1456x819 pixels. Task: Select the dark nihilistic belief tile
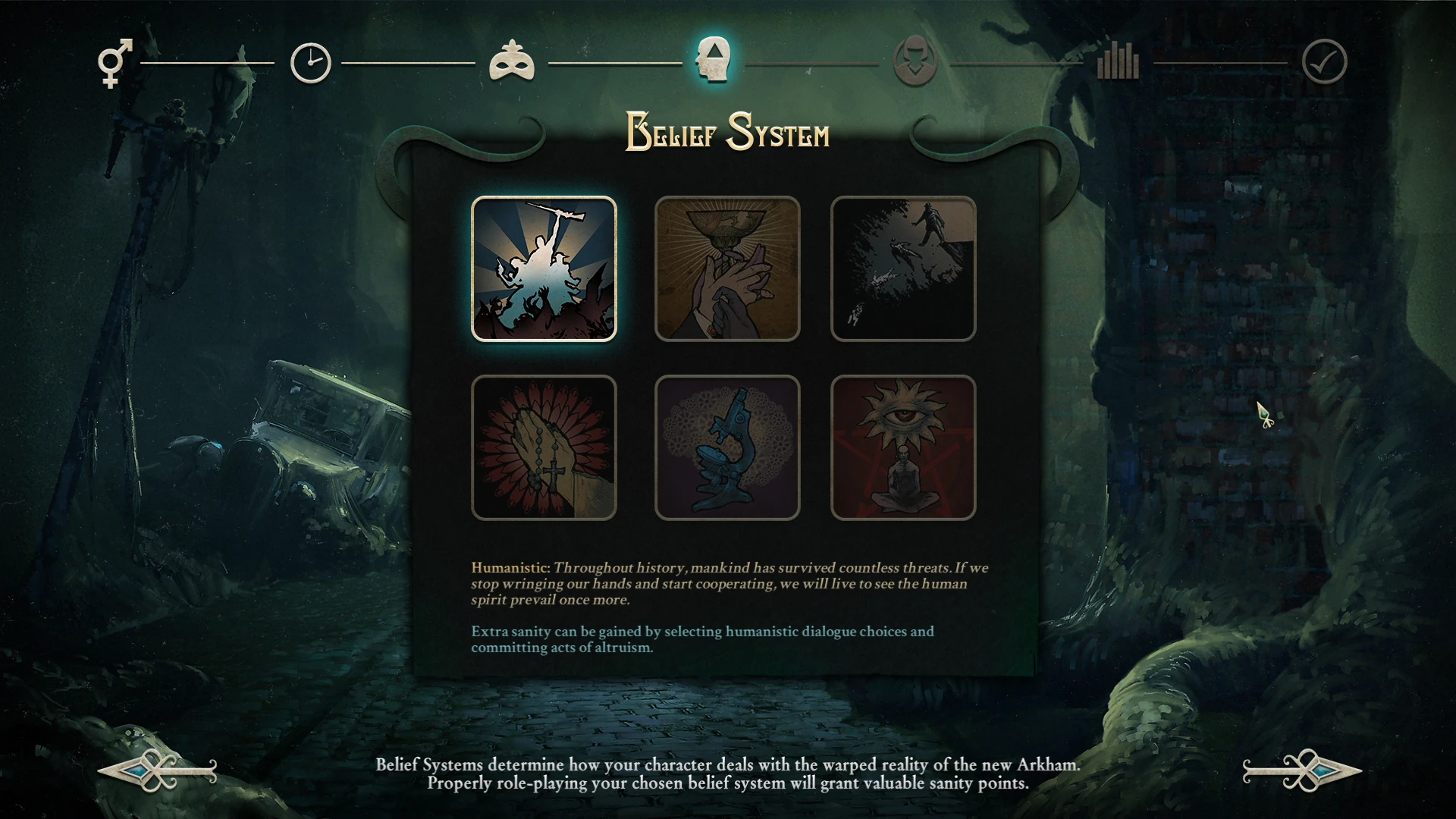903,268
